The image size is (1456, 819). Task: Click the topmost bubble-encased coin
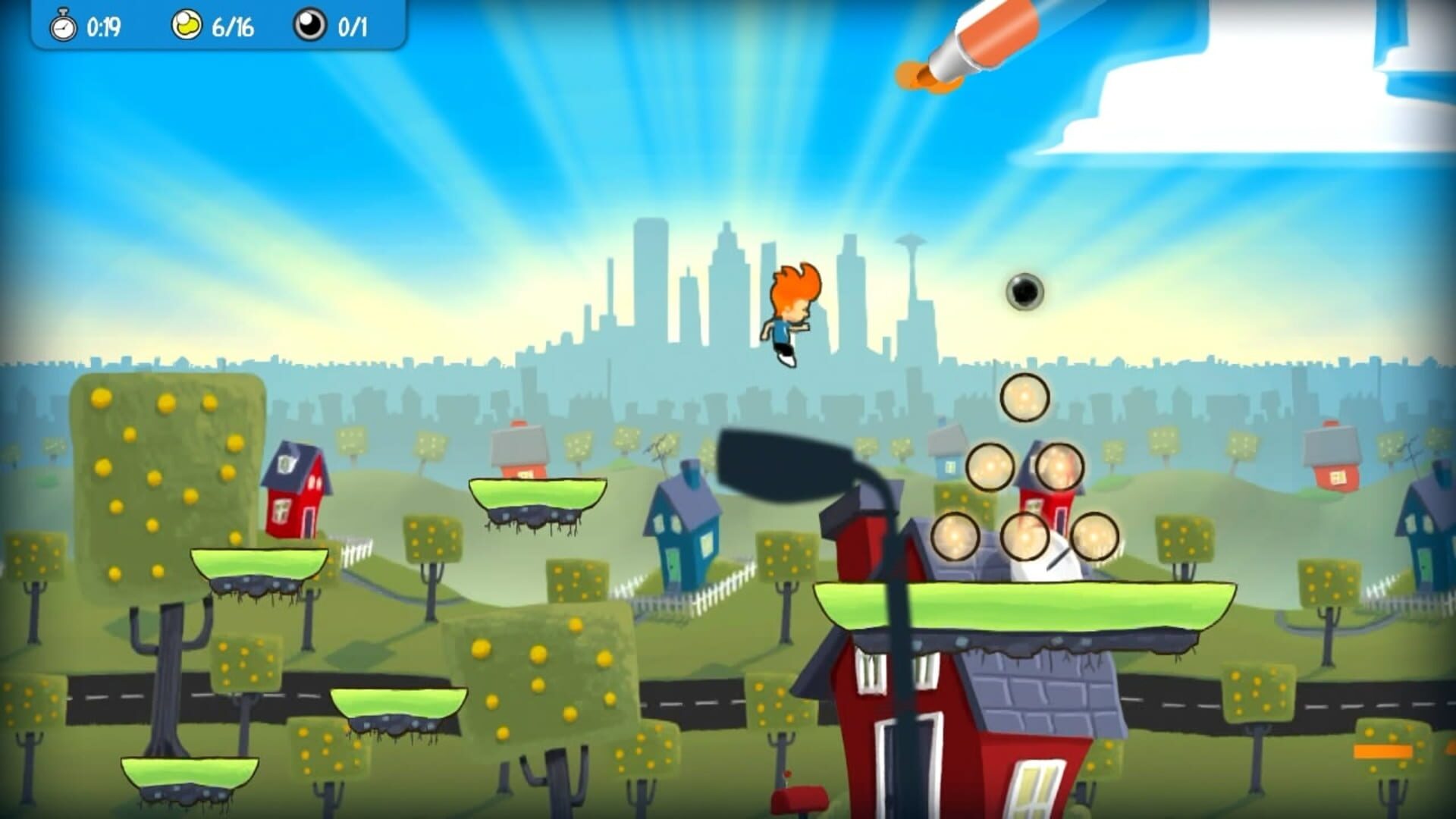[1025, 400]
